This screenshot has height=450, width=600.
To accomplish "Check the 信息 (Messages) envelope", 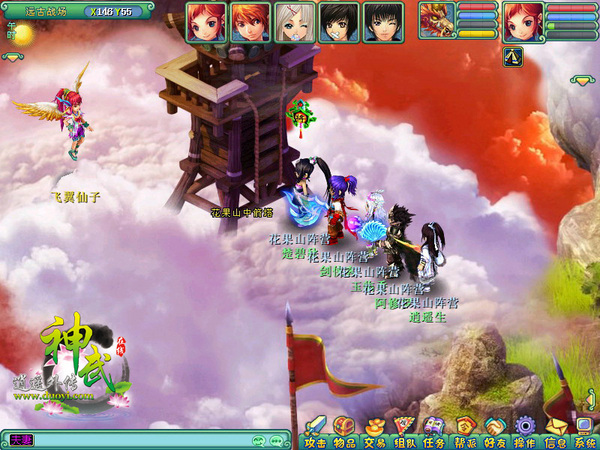I will tap(555, 430).
